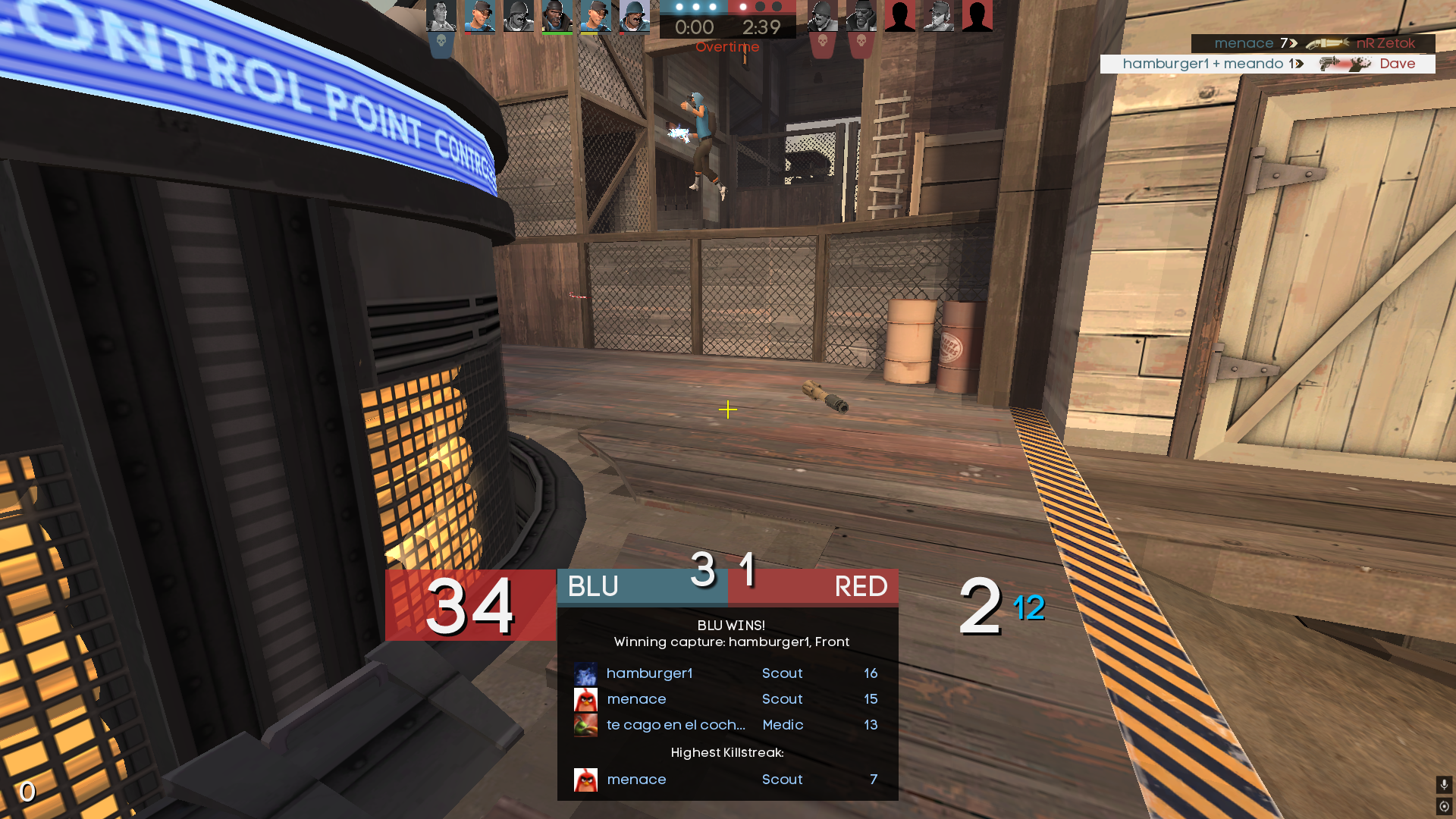Select the menace kill on nR Zetok entry
Screen dimensions: 1456x819
1313,43
